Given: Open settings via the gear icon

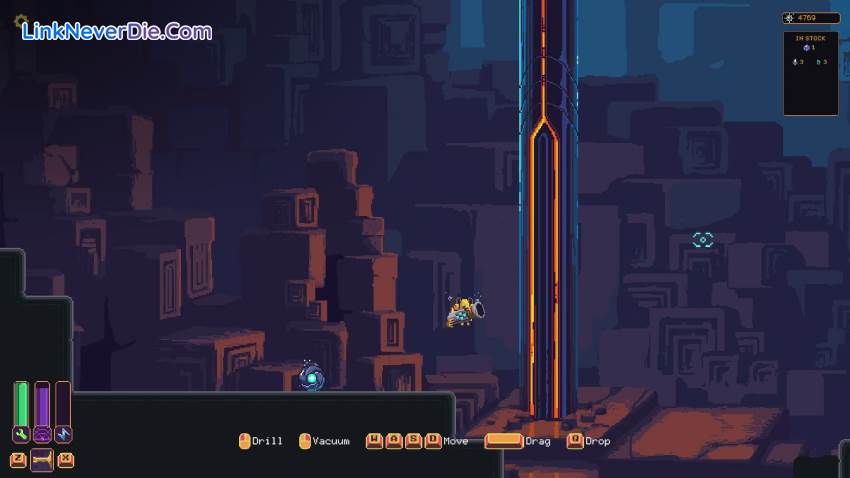Looking at the screenshot, I should 18,20.
